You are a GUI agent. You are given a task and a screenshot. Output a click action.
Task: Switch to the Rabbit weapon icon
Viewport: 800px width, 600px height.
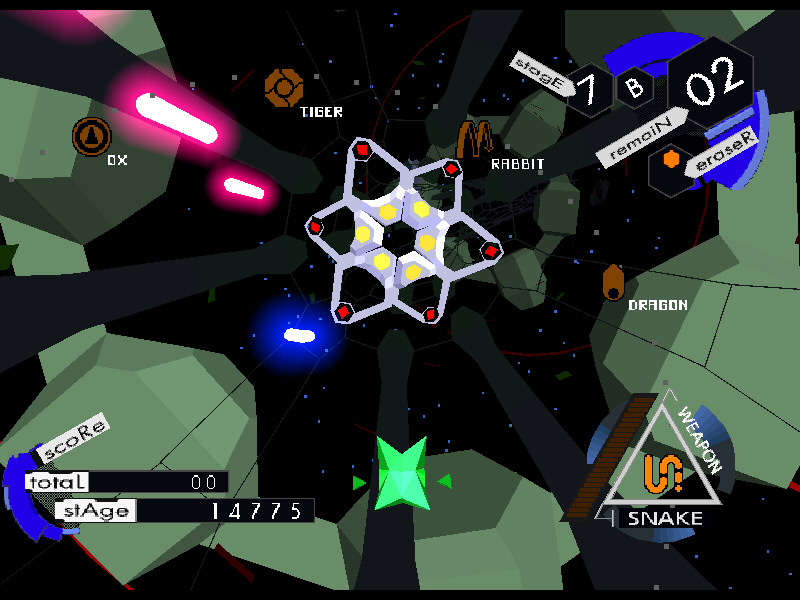tap(474, 140)
